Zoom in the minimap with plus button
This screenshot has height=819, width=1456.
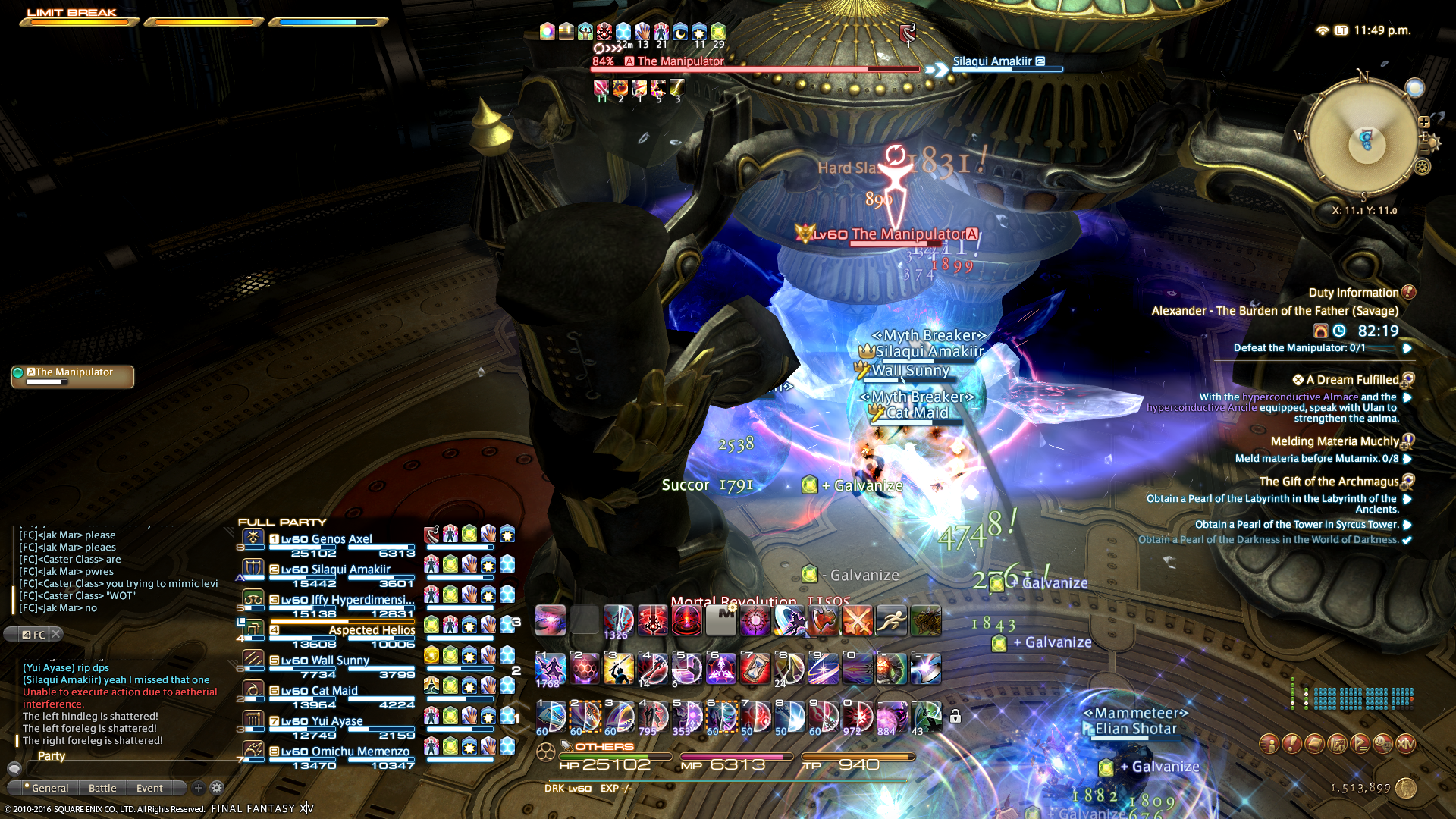pyautogui.click(x=1423, y=122)
